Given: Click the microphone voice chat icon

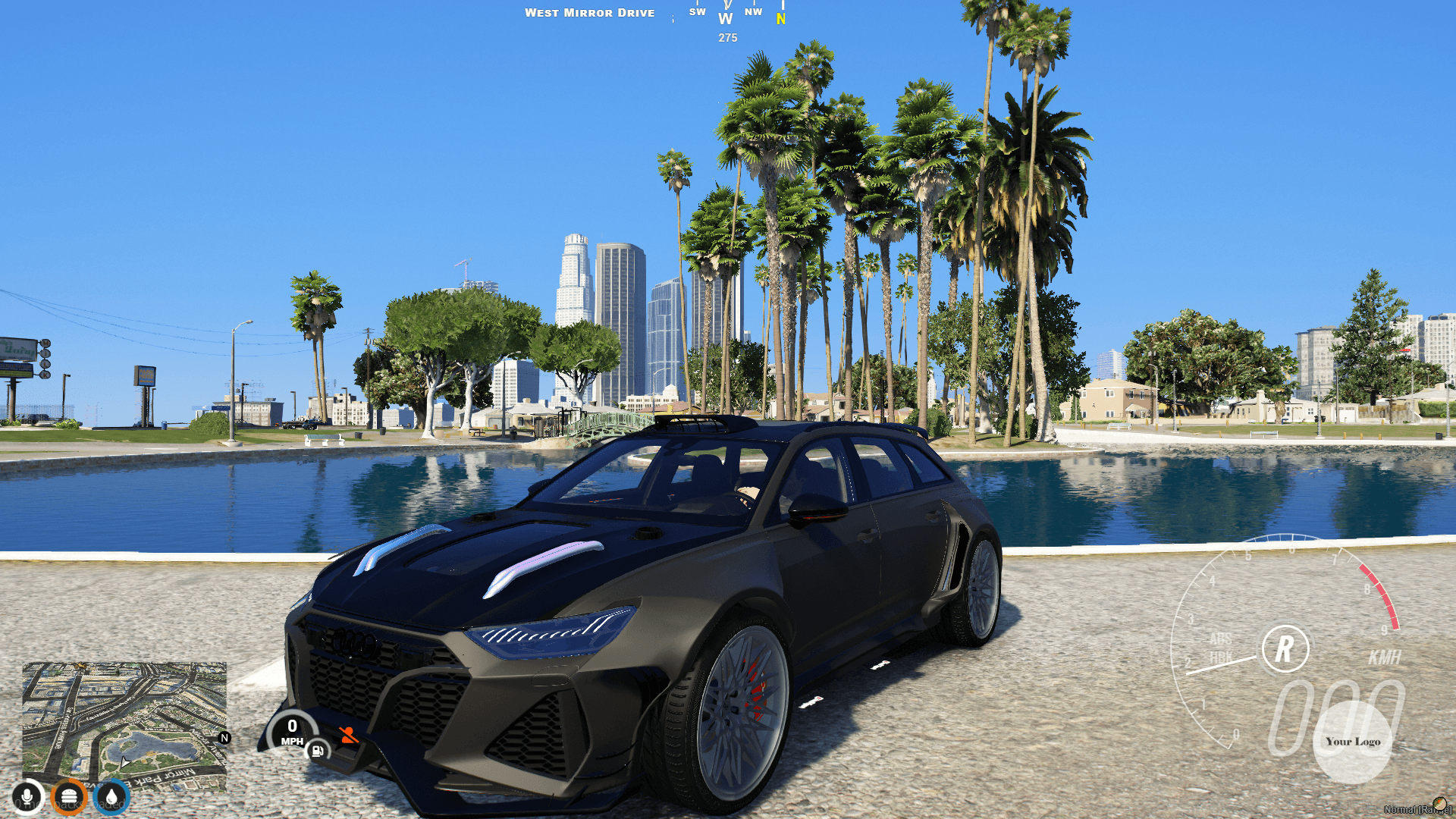Looking at the screenshot, I should (x=27, y=796).
